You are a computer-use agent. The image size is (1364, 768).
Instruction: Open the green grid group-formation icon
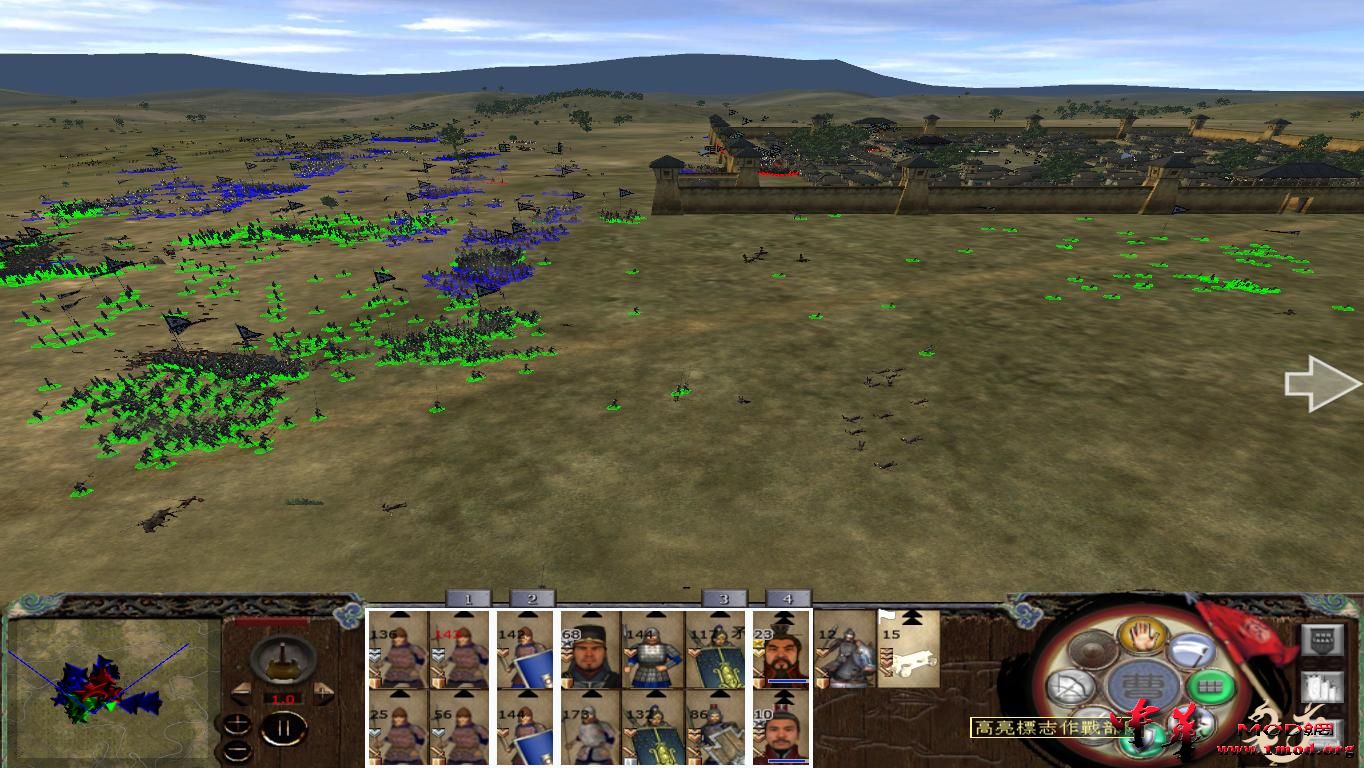pyautogui.click(x=1211, y=687)
